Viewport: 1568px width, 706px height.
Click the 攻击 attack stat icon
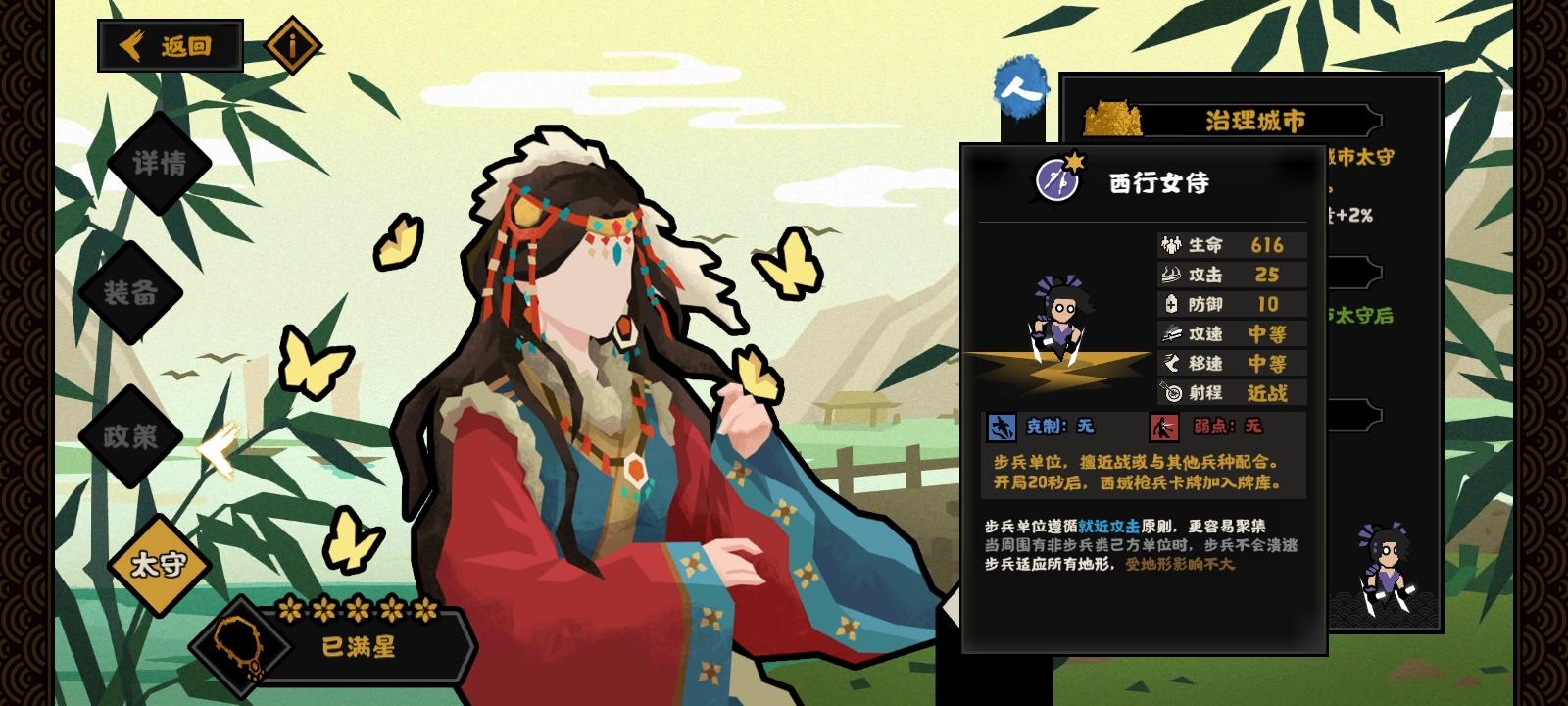point(1169,276)
